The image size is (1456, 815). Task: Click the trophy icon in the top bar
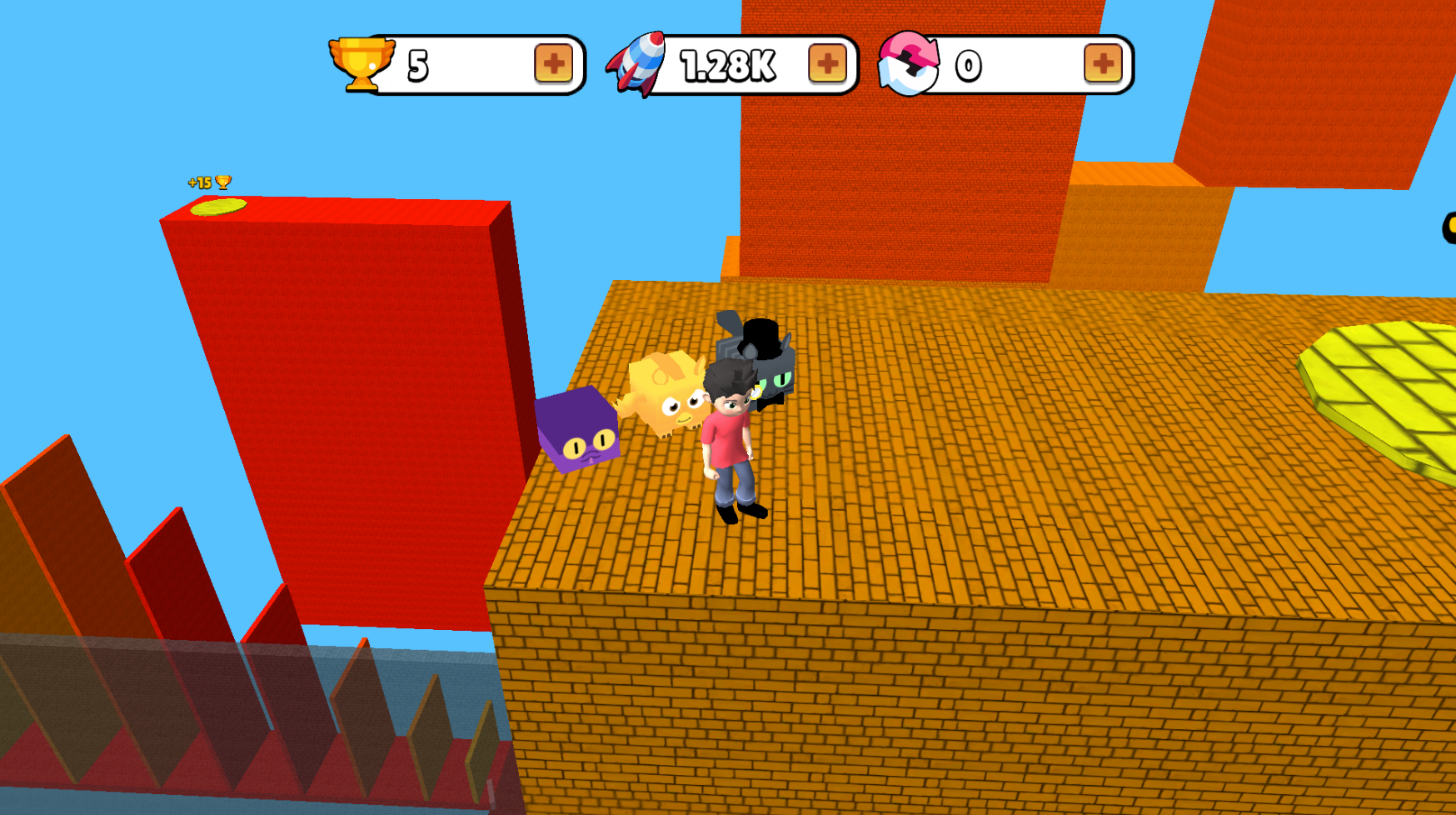click(x=360, y=61)
